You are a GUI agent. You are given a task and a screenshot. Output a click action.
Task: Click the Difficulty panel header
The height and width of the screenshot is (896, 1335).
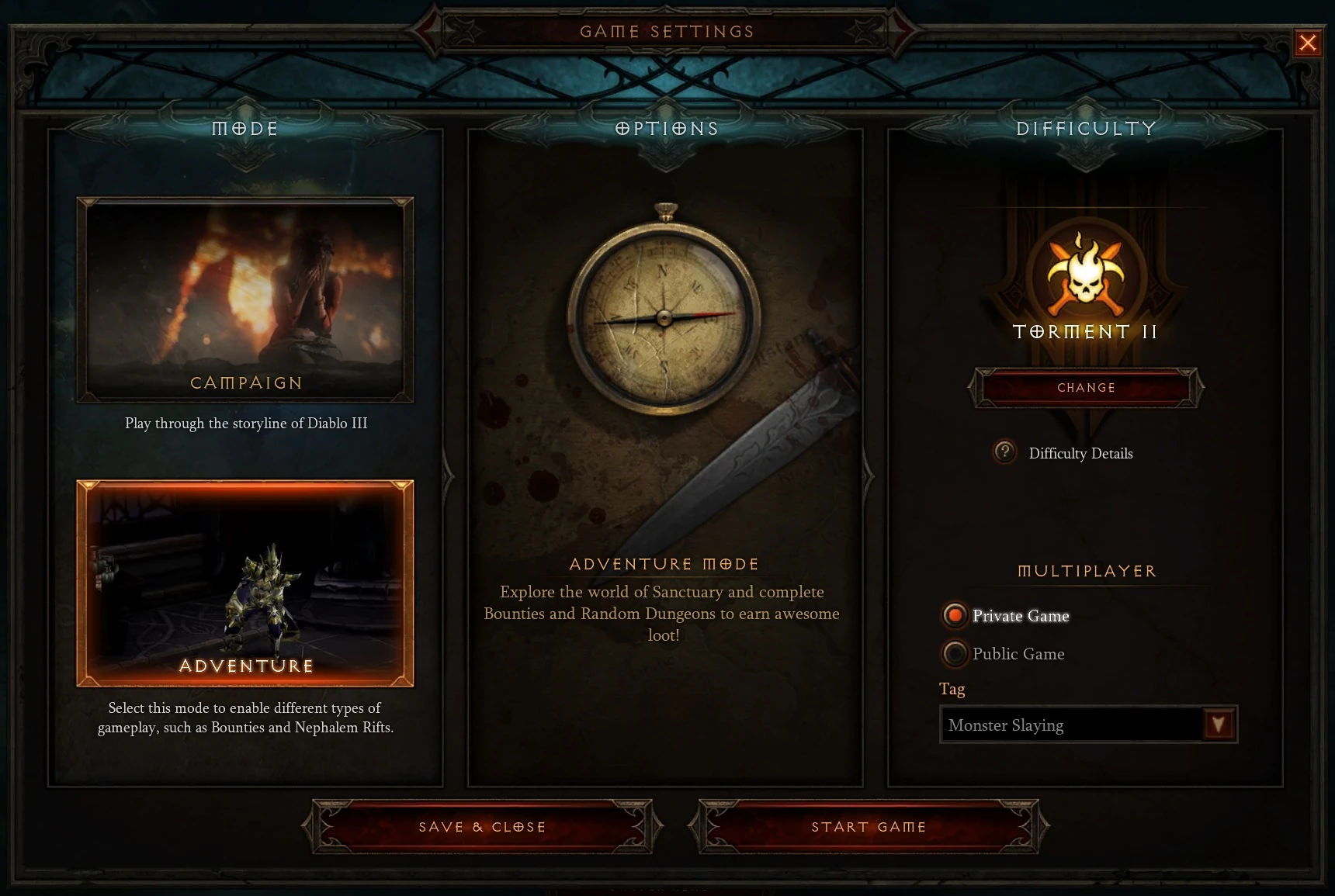(1084, 129)
